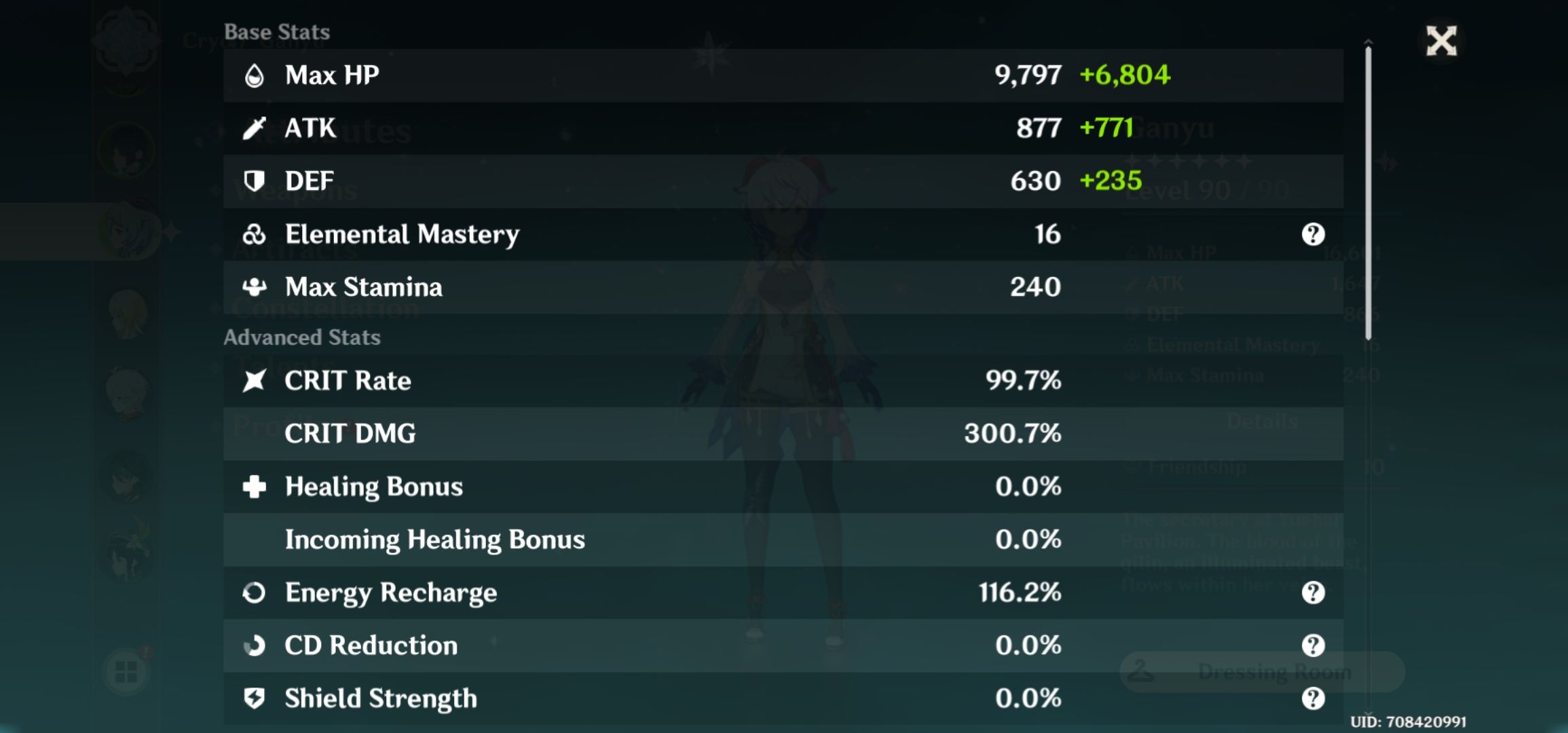Click the Max Stamina icon
1568x733 pixels.
click(256, 287)
